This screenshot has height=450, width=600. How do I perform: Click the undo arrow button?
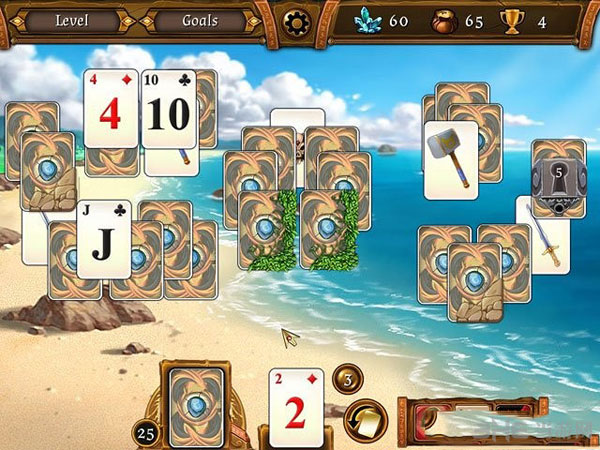point(365,419)
